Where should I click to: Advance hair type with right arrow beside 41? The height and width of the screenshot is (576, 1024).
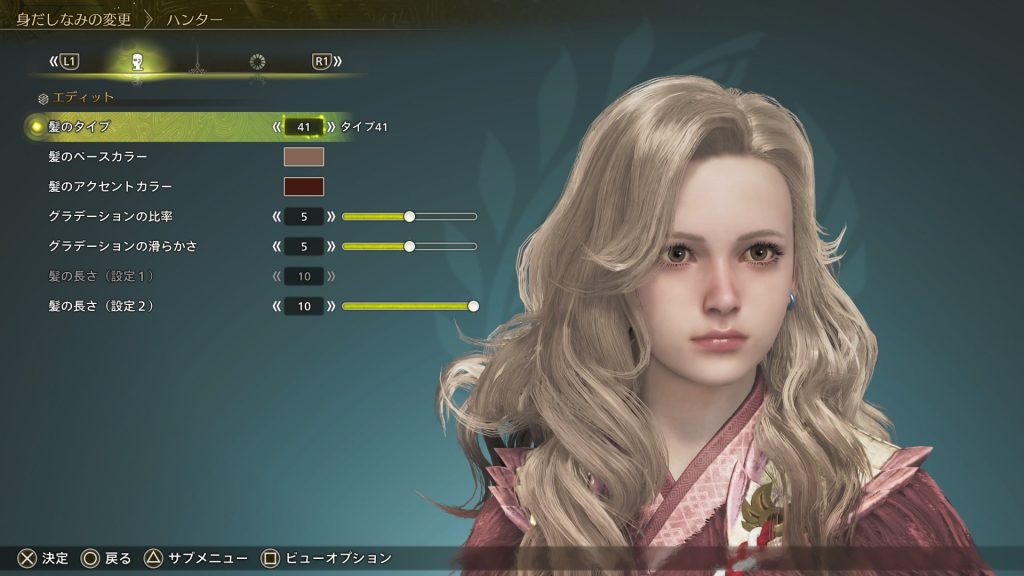(331, 127)
